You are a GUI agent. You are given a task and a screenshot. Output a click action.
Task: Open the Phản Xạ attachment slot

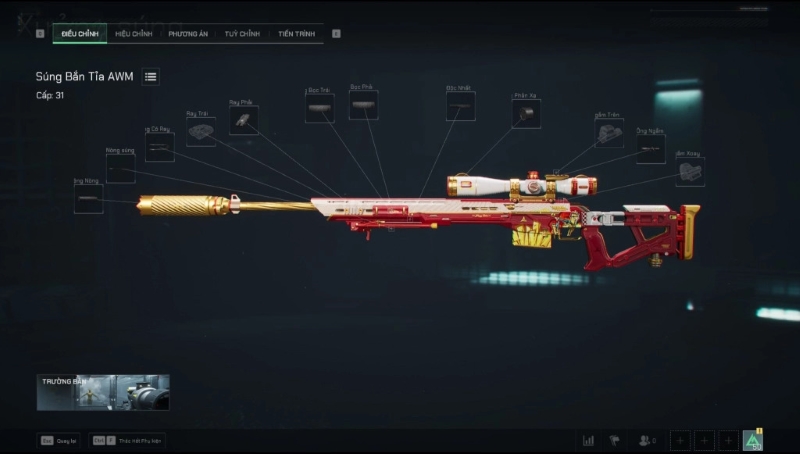(526, 114)
